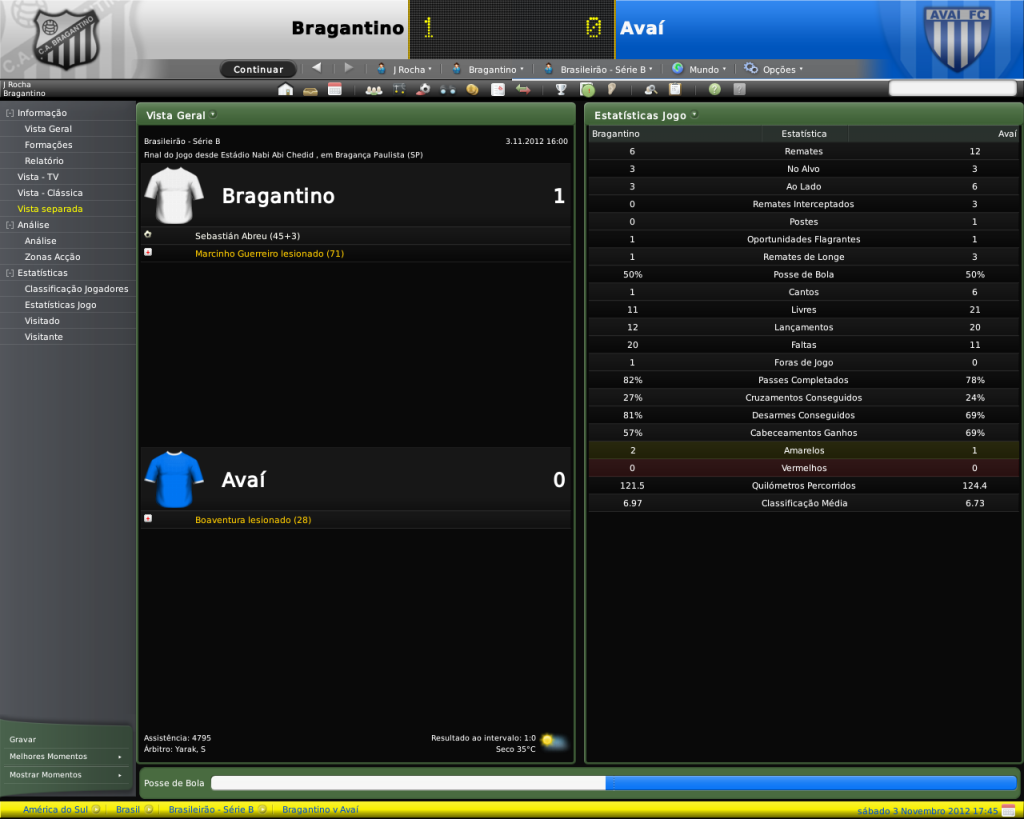Open the Brasileirão - Série B dropdown menu
The image size is (1024, 819).
(599, 70)
